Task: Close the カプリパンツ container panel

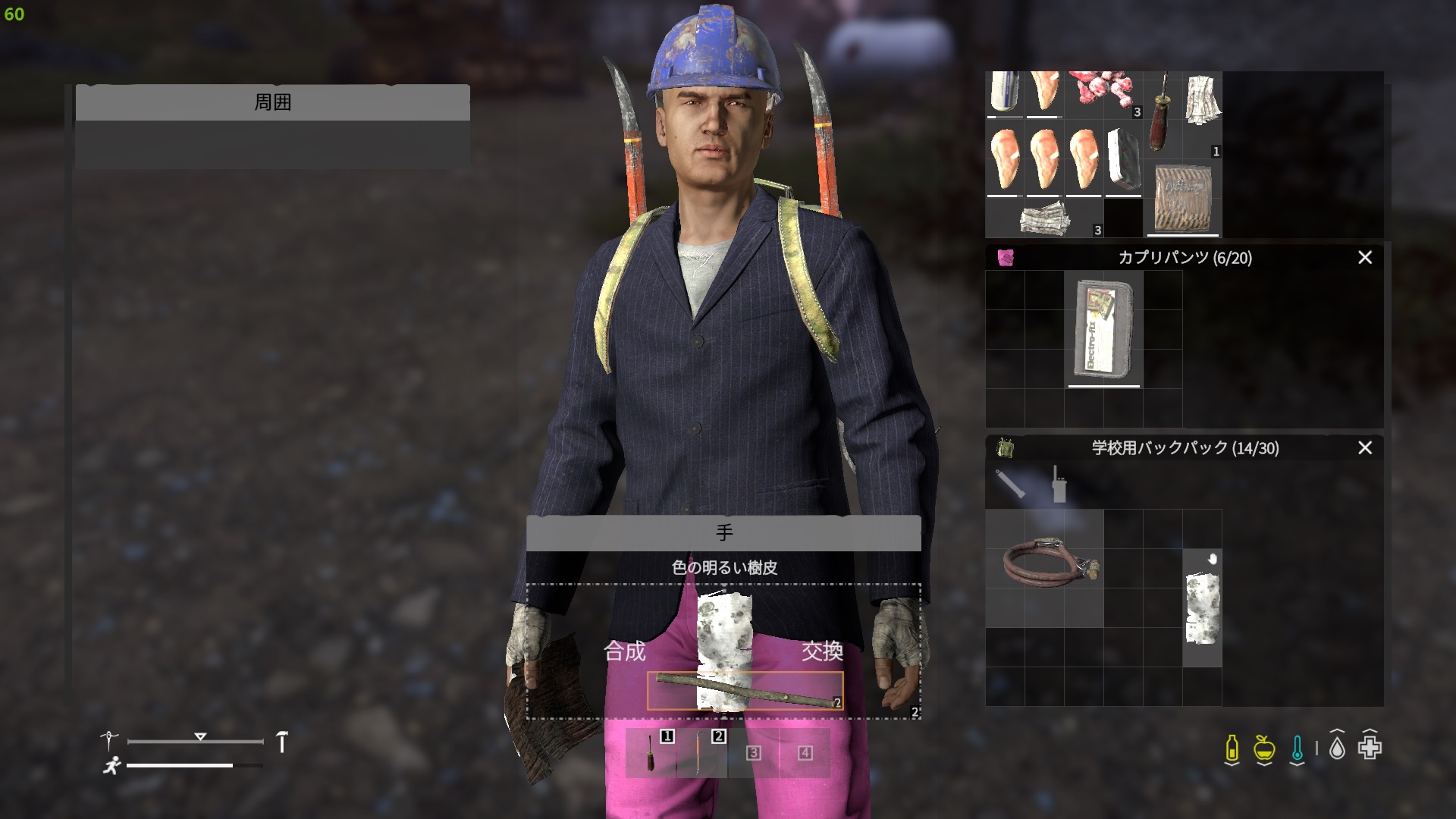Action: tap(1365, 258)
